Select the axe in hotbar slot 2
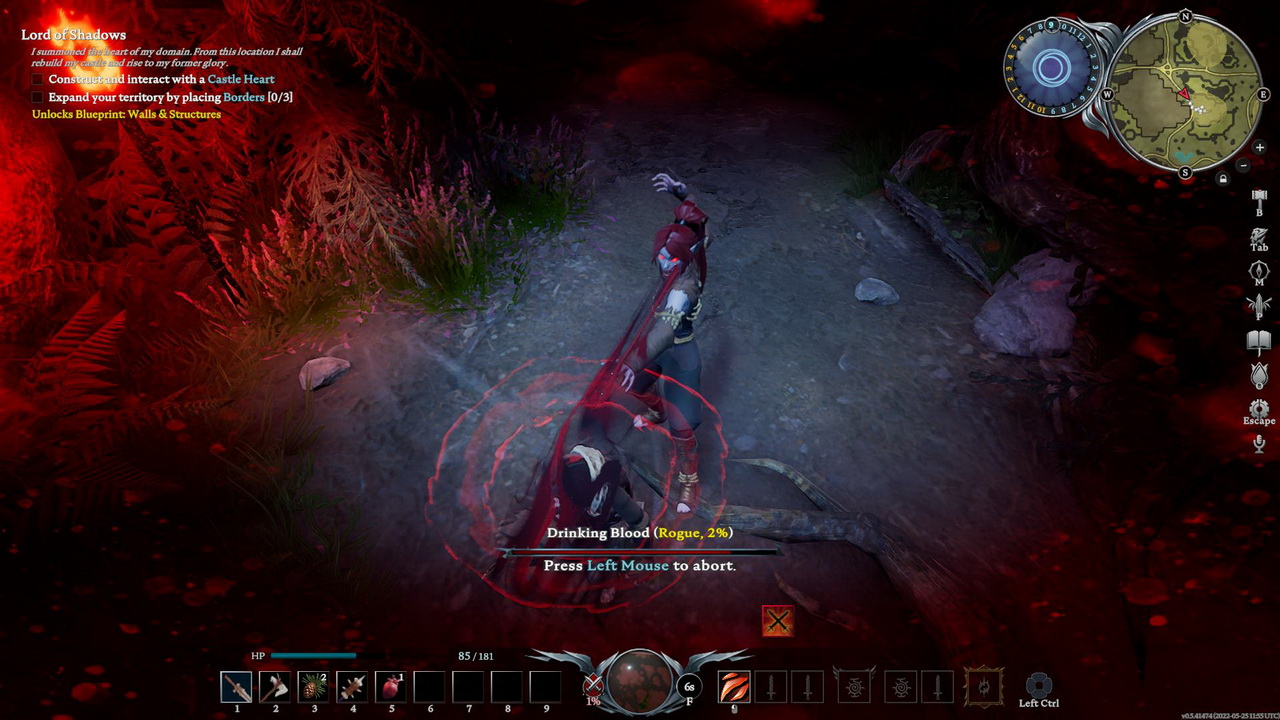 (275, 686)
